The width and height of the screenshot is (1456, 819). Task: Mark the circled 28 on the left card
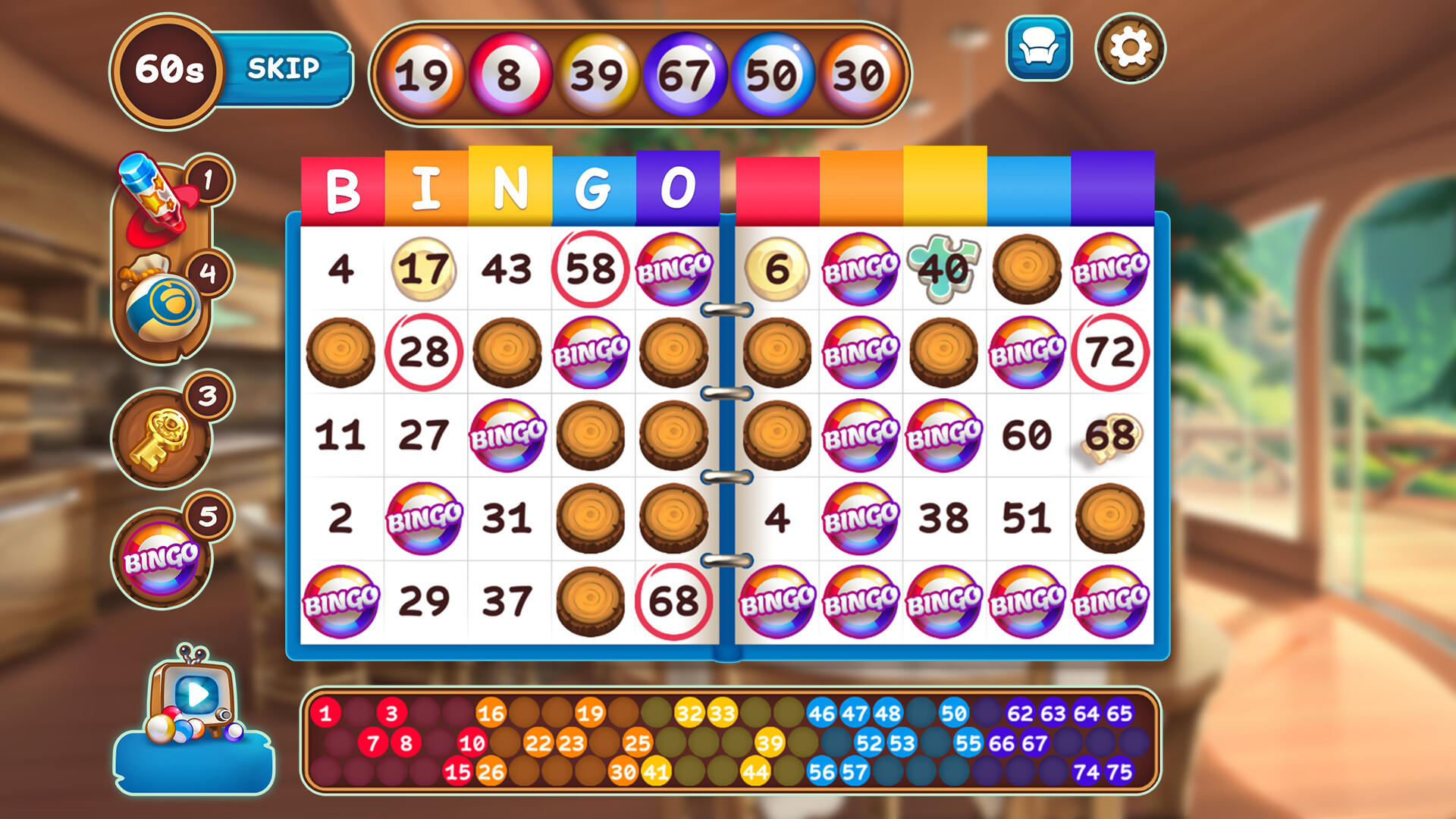426,351
